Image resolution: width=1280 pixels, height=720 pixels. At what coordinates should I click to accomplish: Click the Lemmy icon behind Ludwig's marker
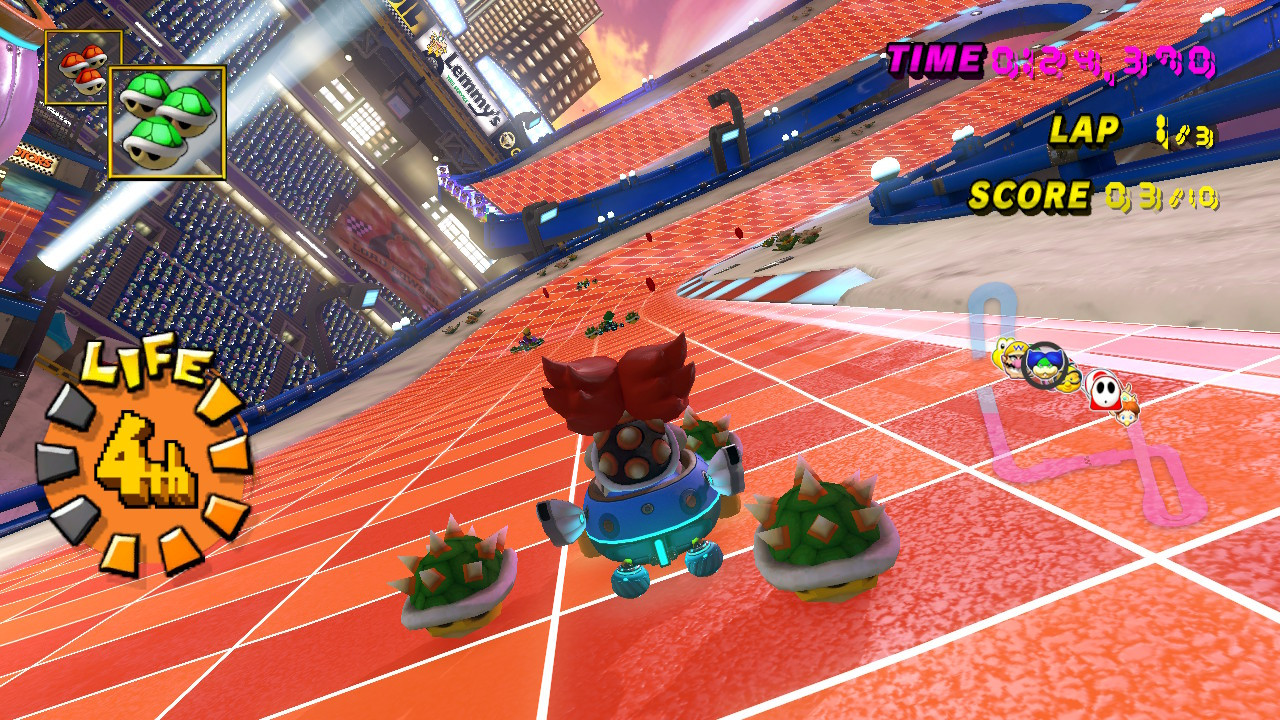point(1070,381)
